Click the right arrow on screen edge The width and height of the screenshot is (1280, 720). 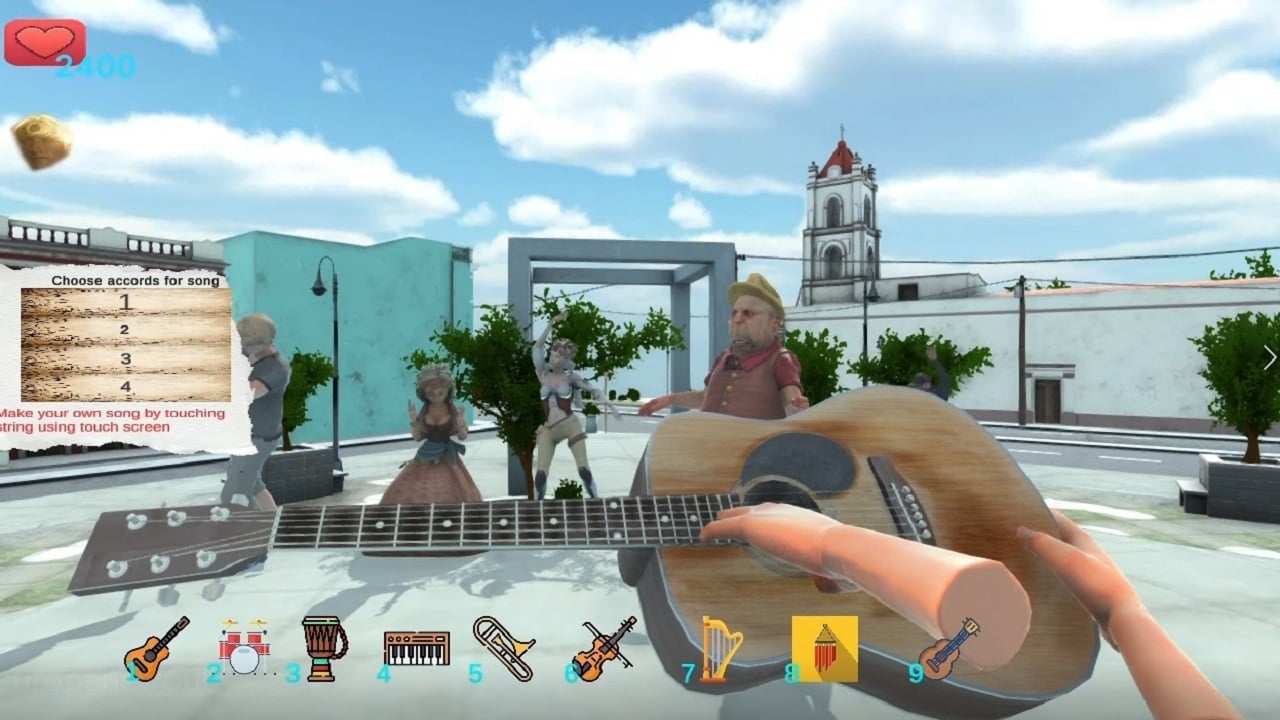coord(1271,355)
